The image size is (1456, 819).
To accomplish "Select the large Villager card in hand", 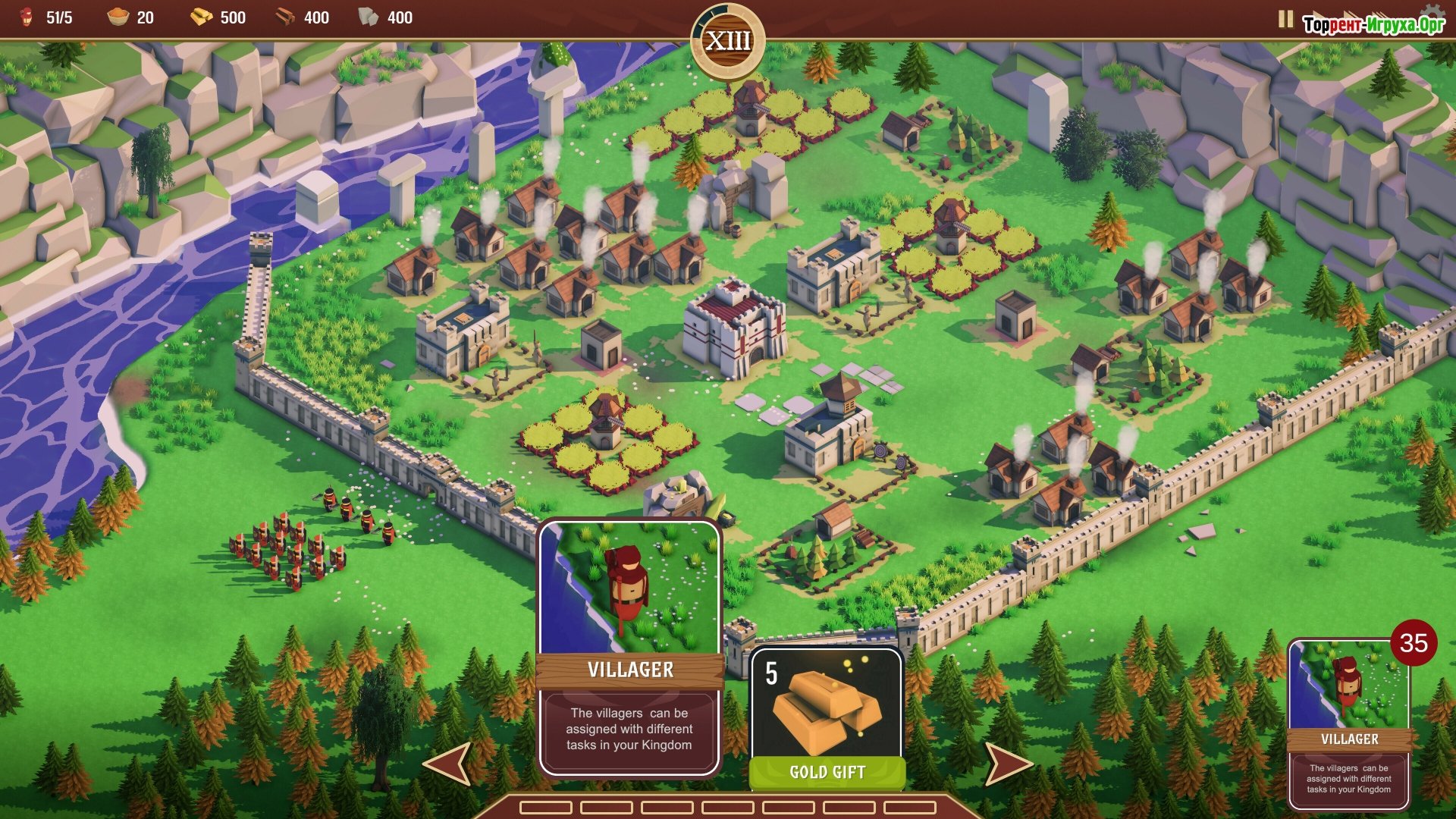I will click(629, 648).
